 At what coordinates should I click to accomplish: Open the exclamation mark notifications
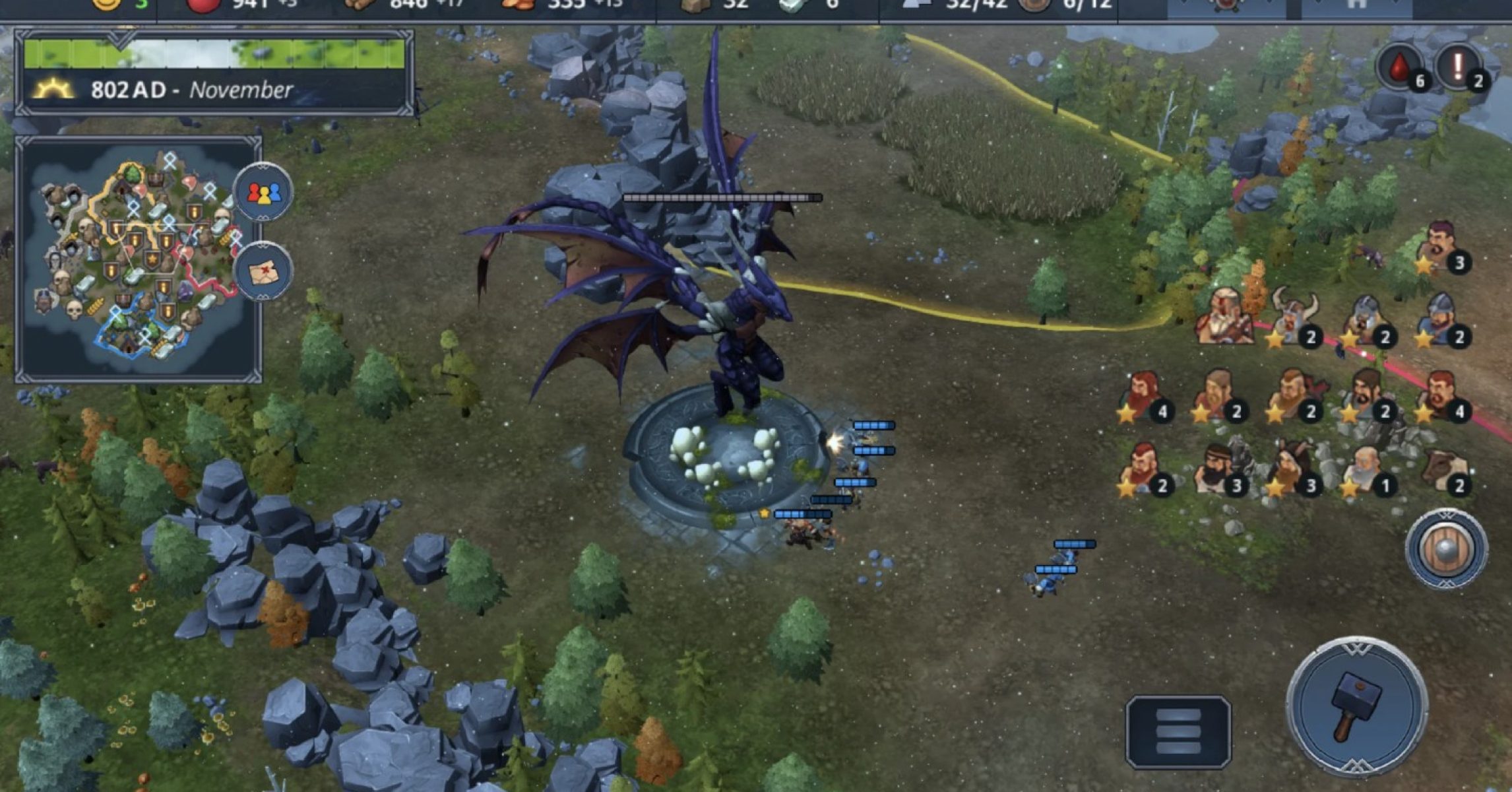pyautogui.click(x=1459, y=67)
